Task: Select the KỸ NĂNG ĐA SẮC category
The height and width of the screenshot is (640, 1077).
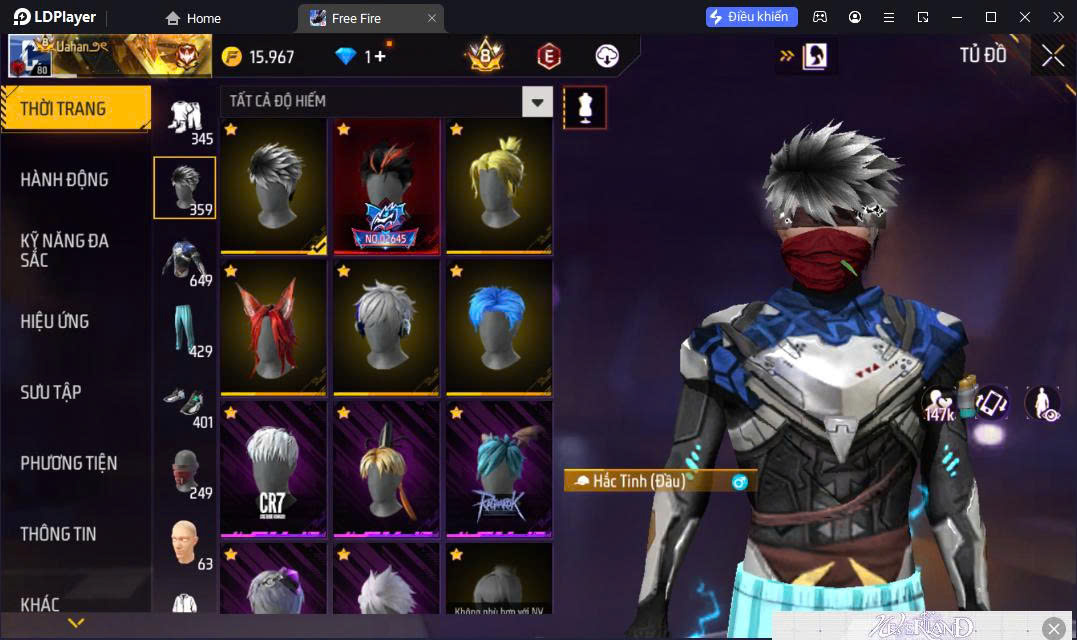Action: click(x=64, y=250)
